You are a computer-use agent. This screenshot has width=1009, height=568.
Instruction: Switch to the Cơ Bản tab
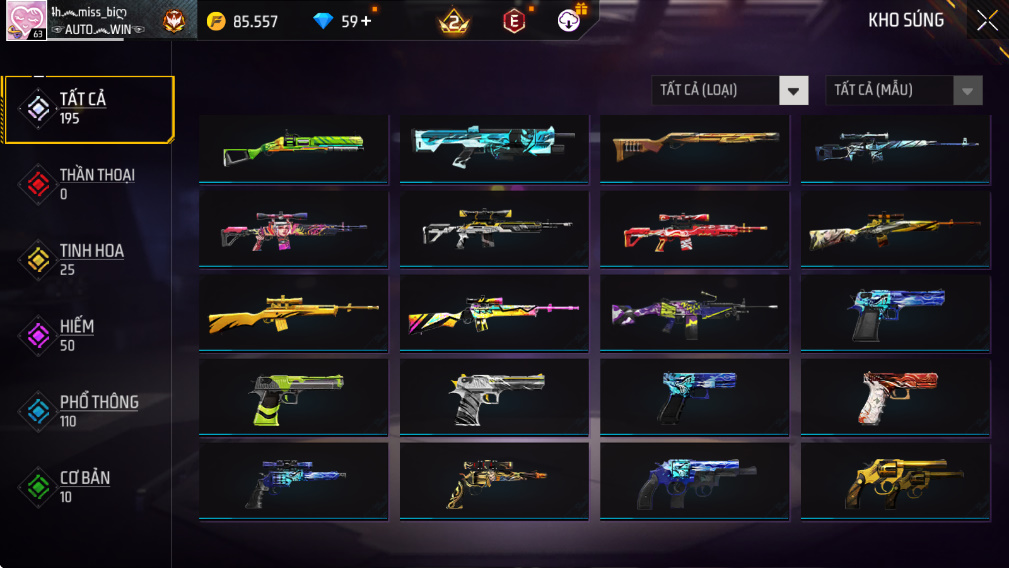click(88, 487)
